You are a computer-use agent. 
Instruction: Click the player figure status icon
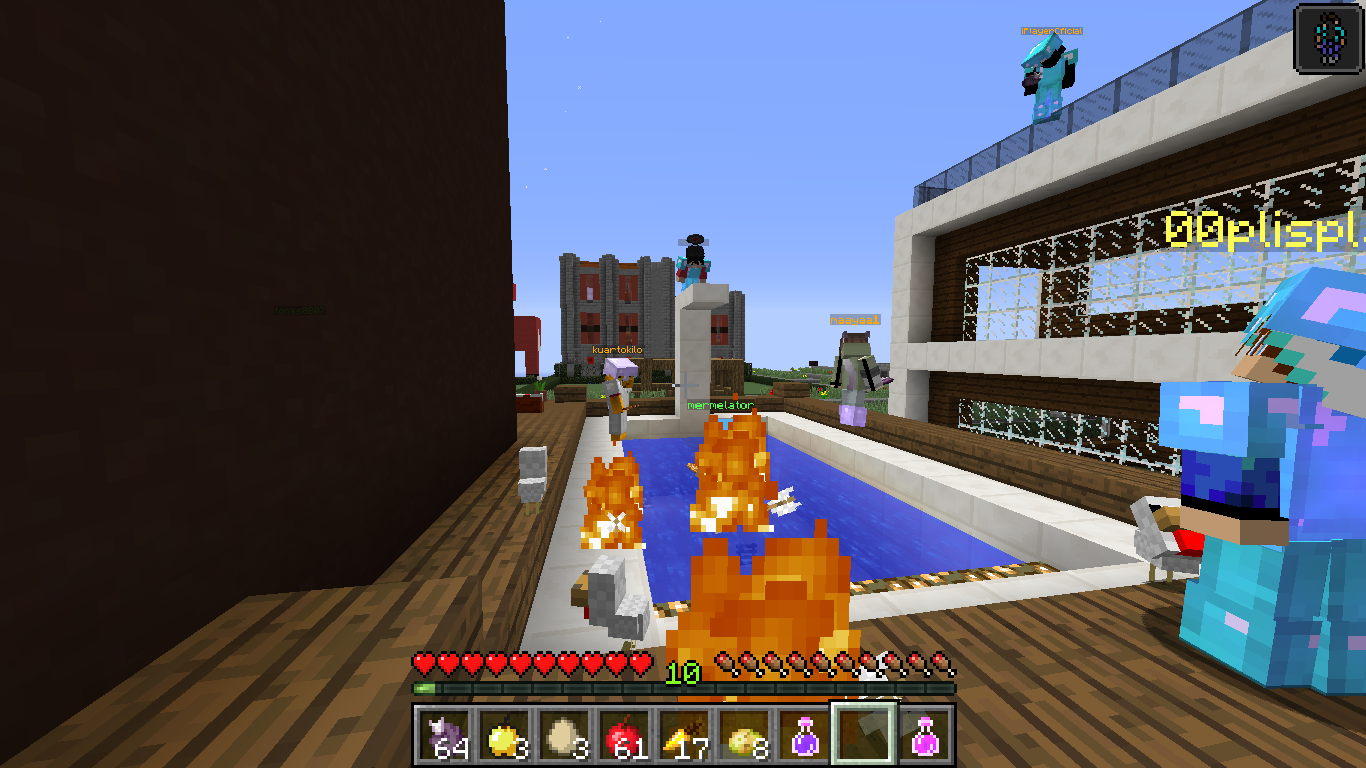tap(1328, 38)
